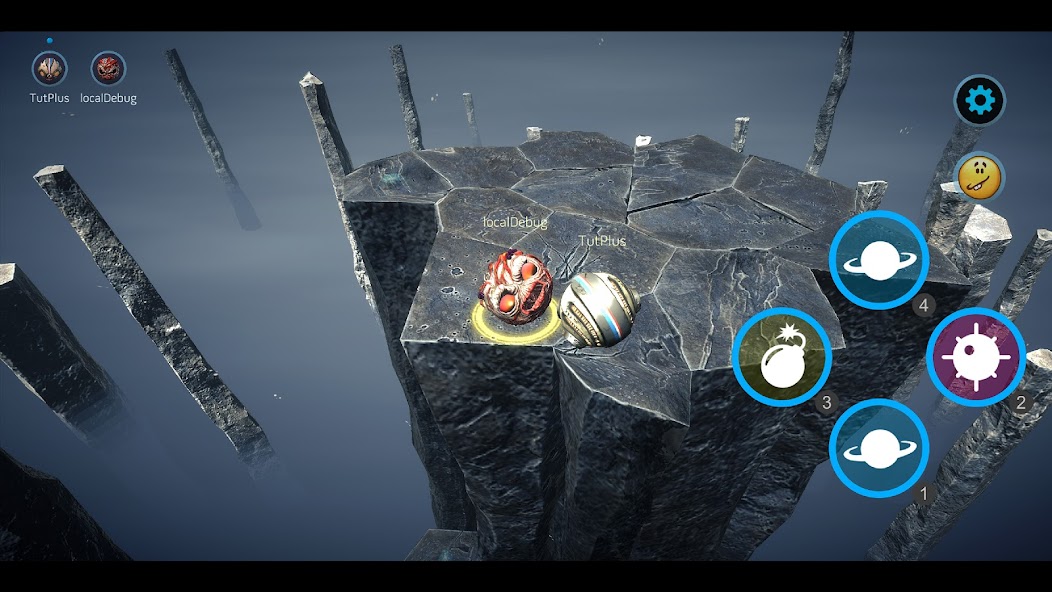Trigger the planet ability numbered 4

click(878, 260)
